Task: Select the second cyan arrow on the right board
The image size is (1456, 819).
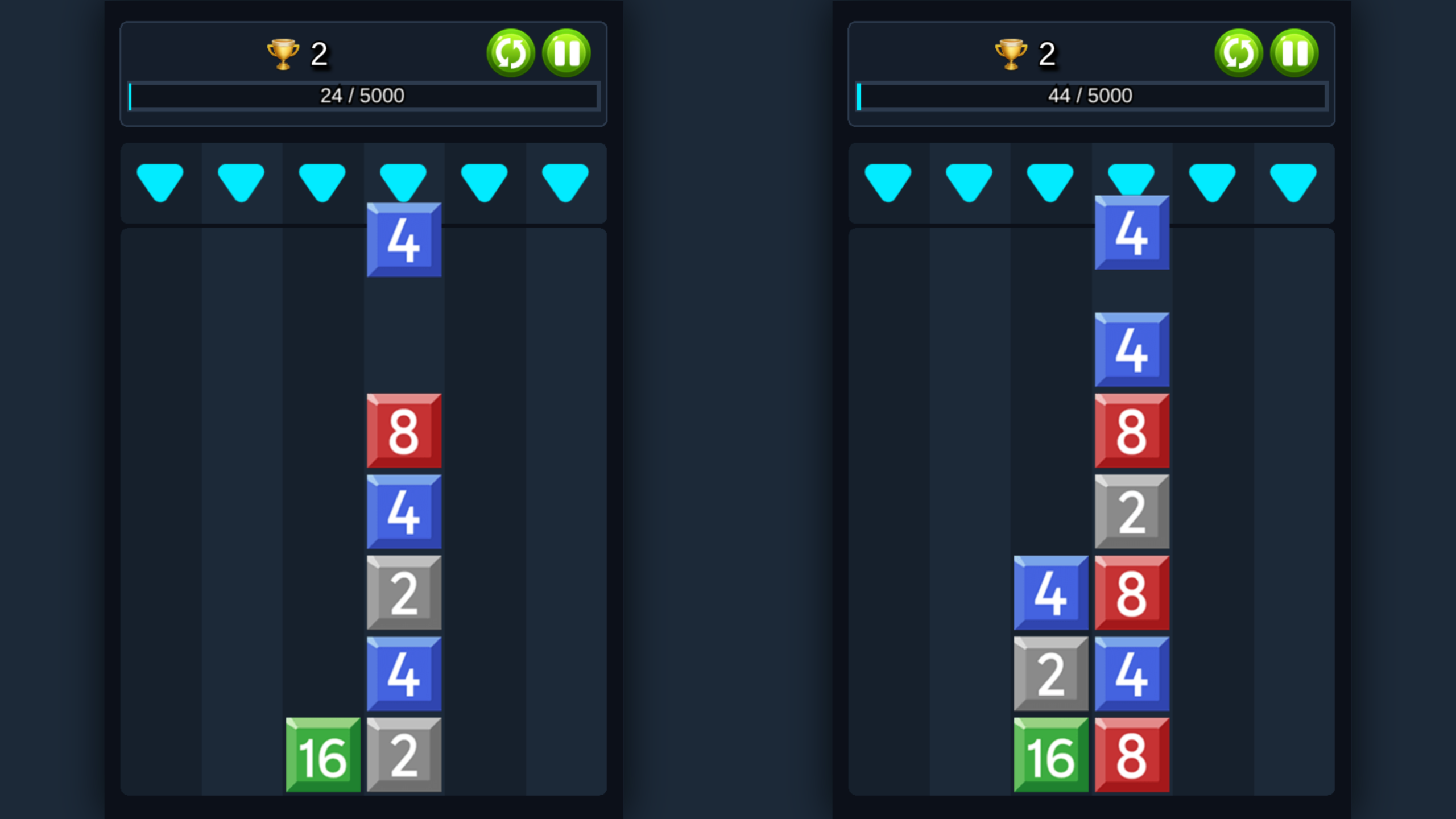Action: click(970, 181)
